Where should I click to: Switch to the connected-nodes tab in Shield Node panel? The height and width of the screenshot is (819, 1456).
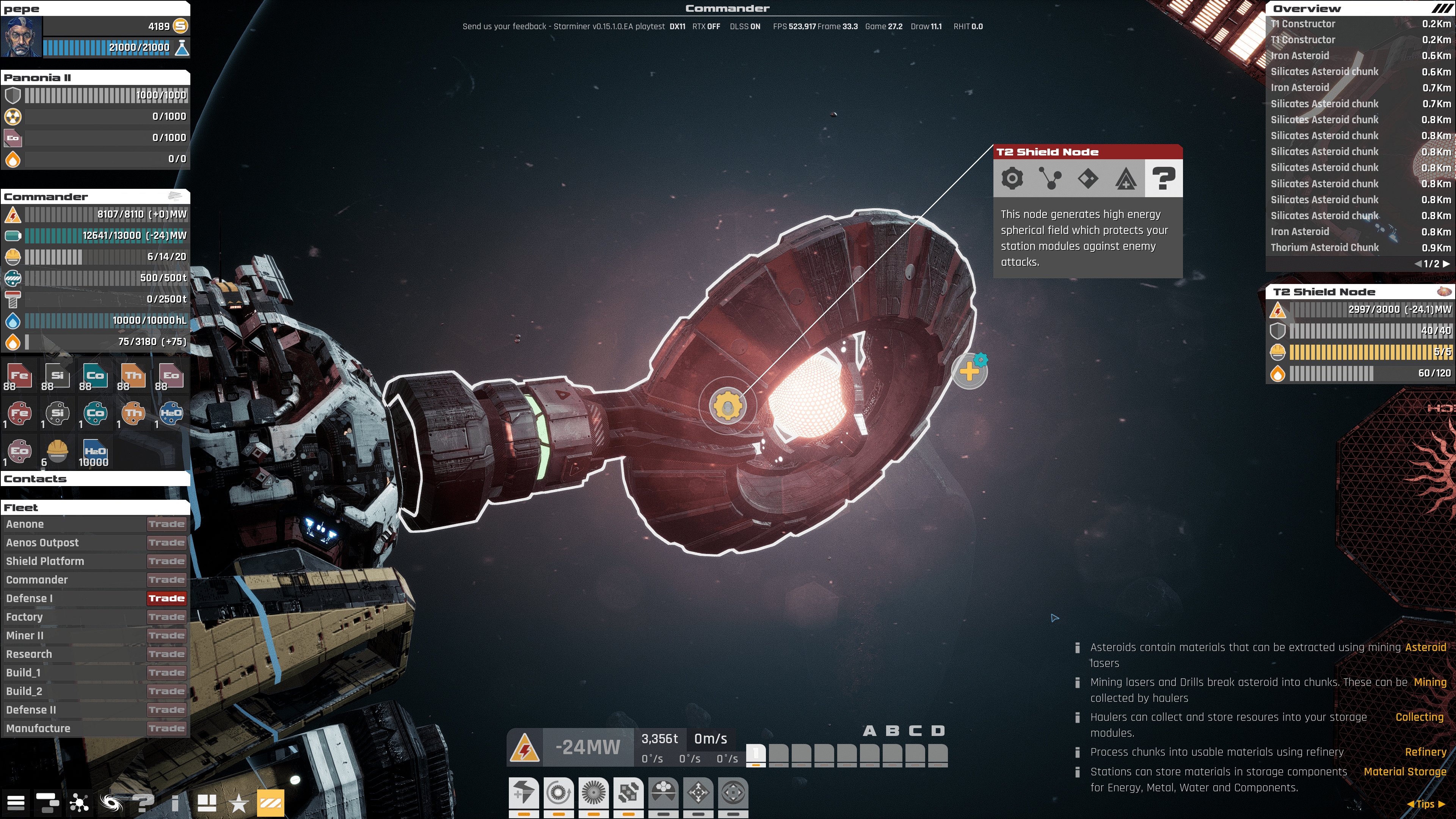[1050, 179]
